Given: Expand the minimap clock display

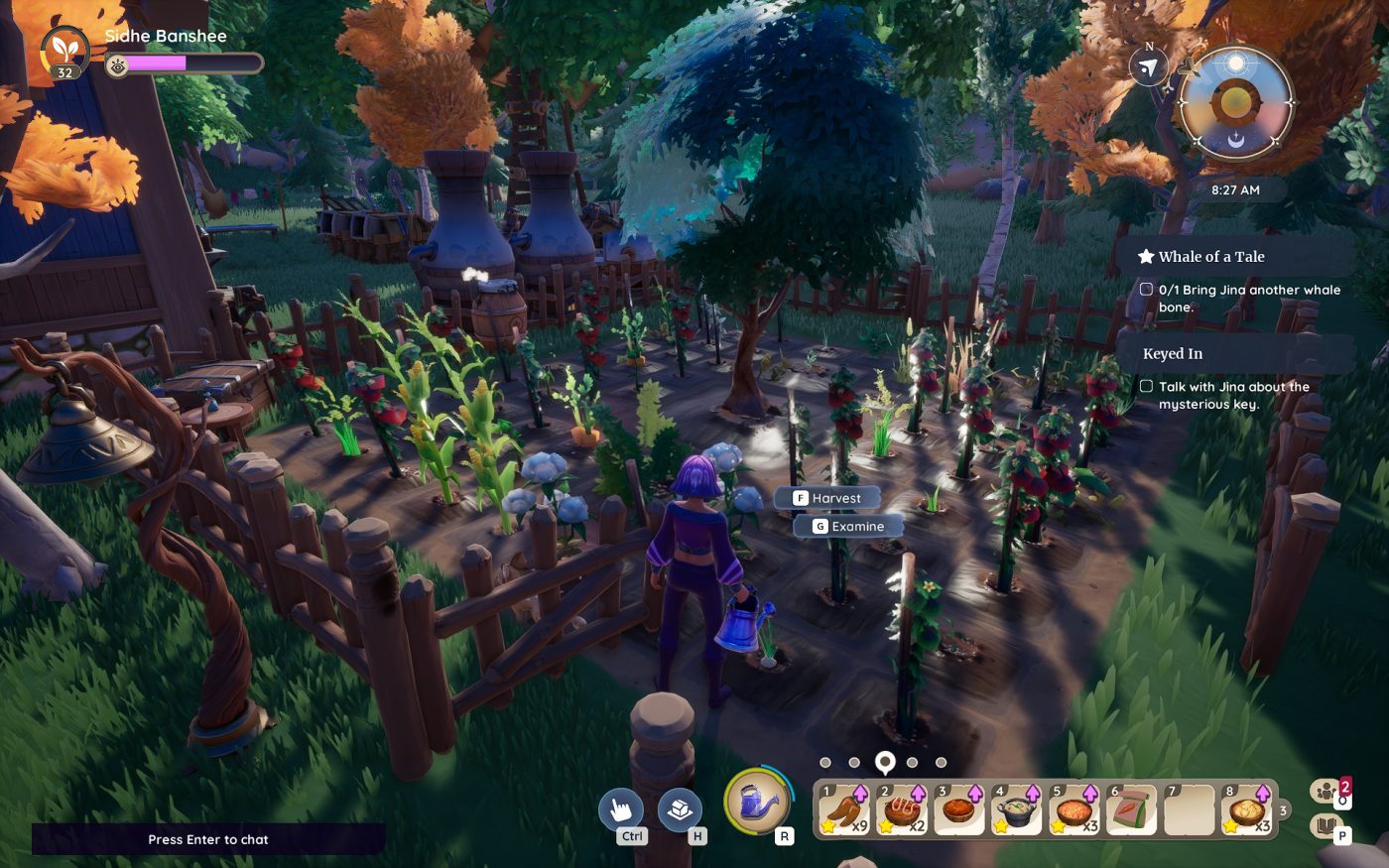Looking at the screenshot, I should click(1233, 189).
